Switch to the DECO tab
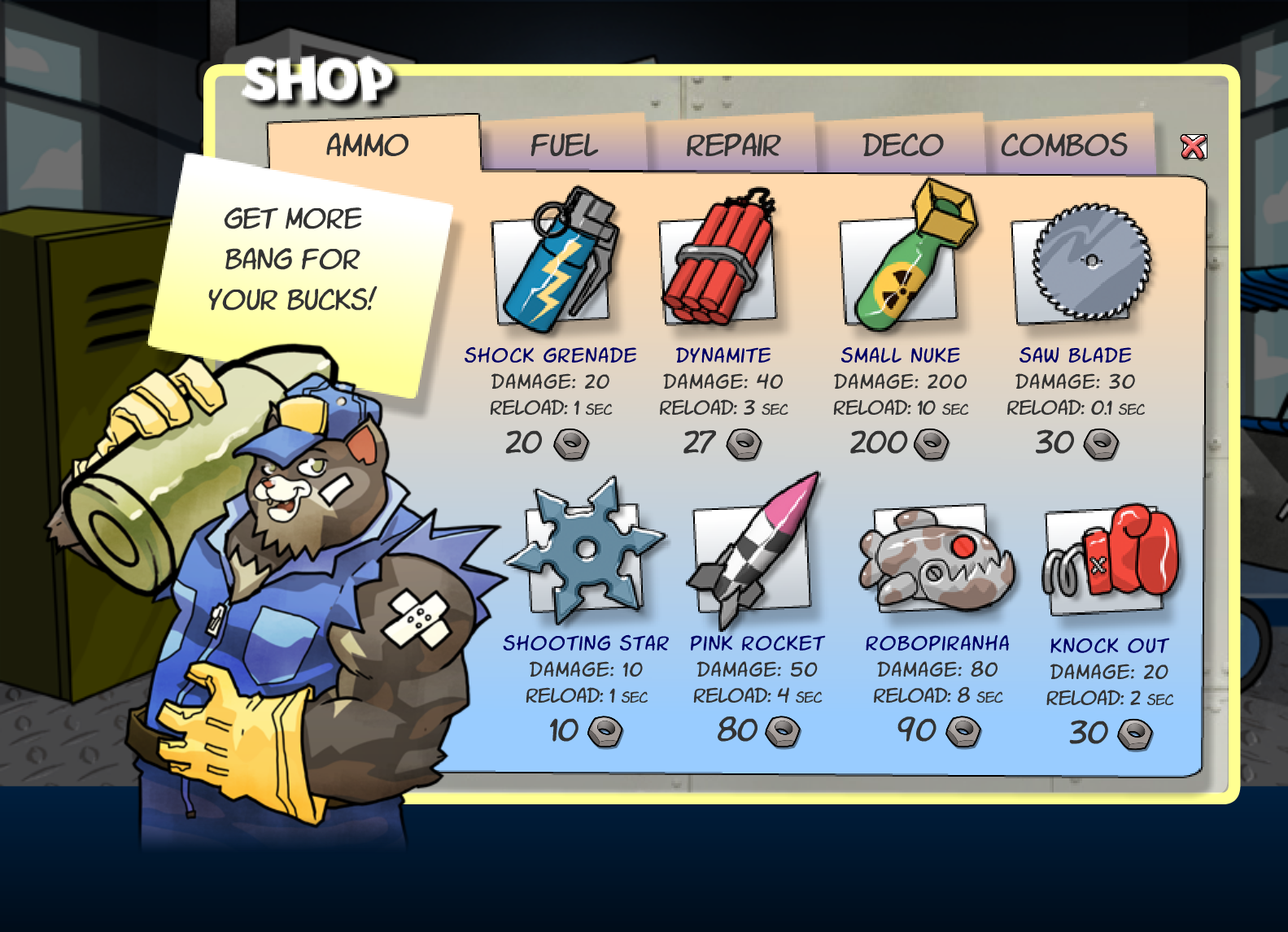 click(903, 145)
